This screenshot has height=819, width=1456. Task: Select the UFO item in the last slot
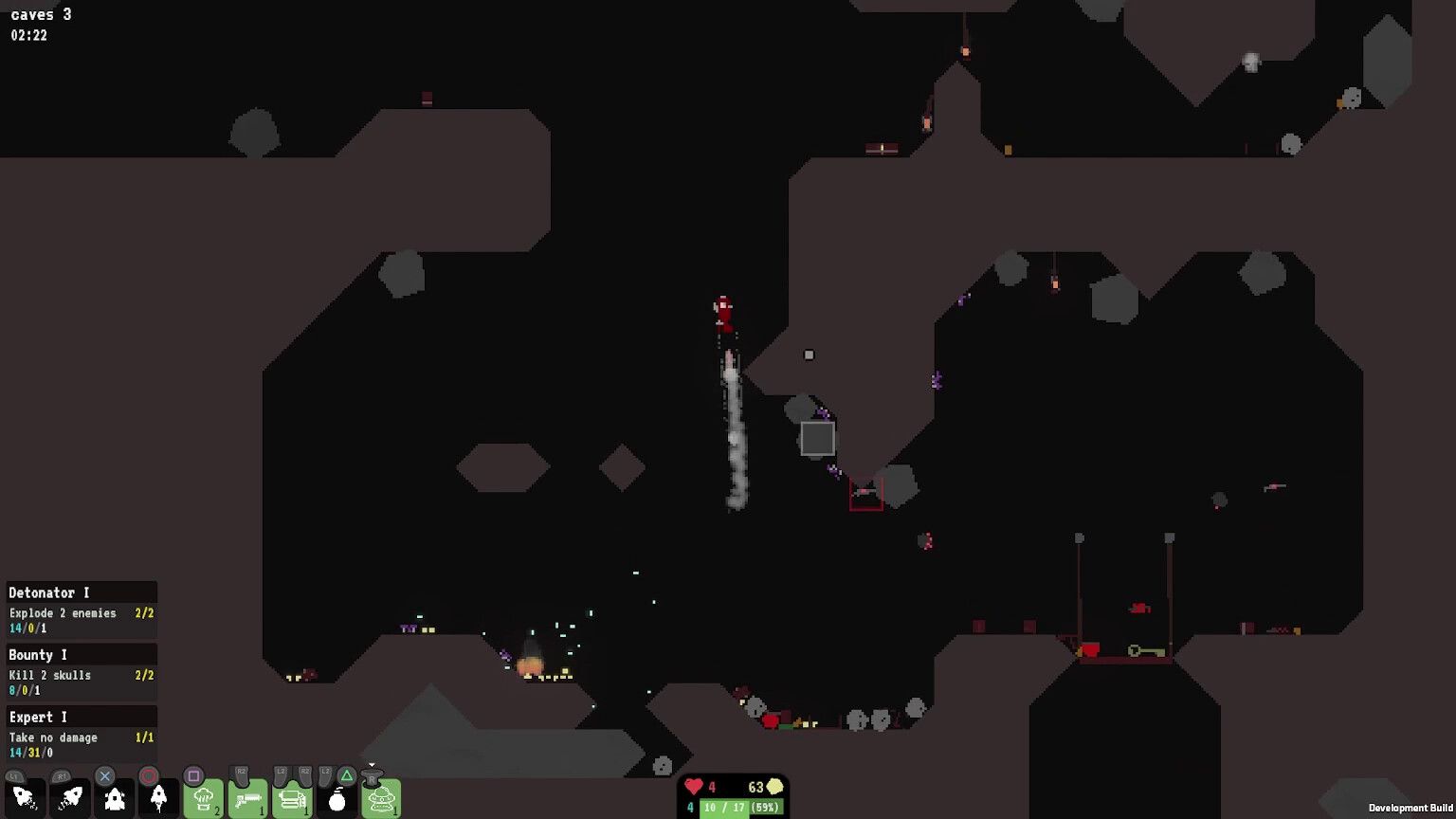(382, 799)
